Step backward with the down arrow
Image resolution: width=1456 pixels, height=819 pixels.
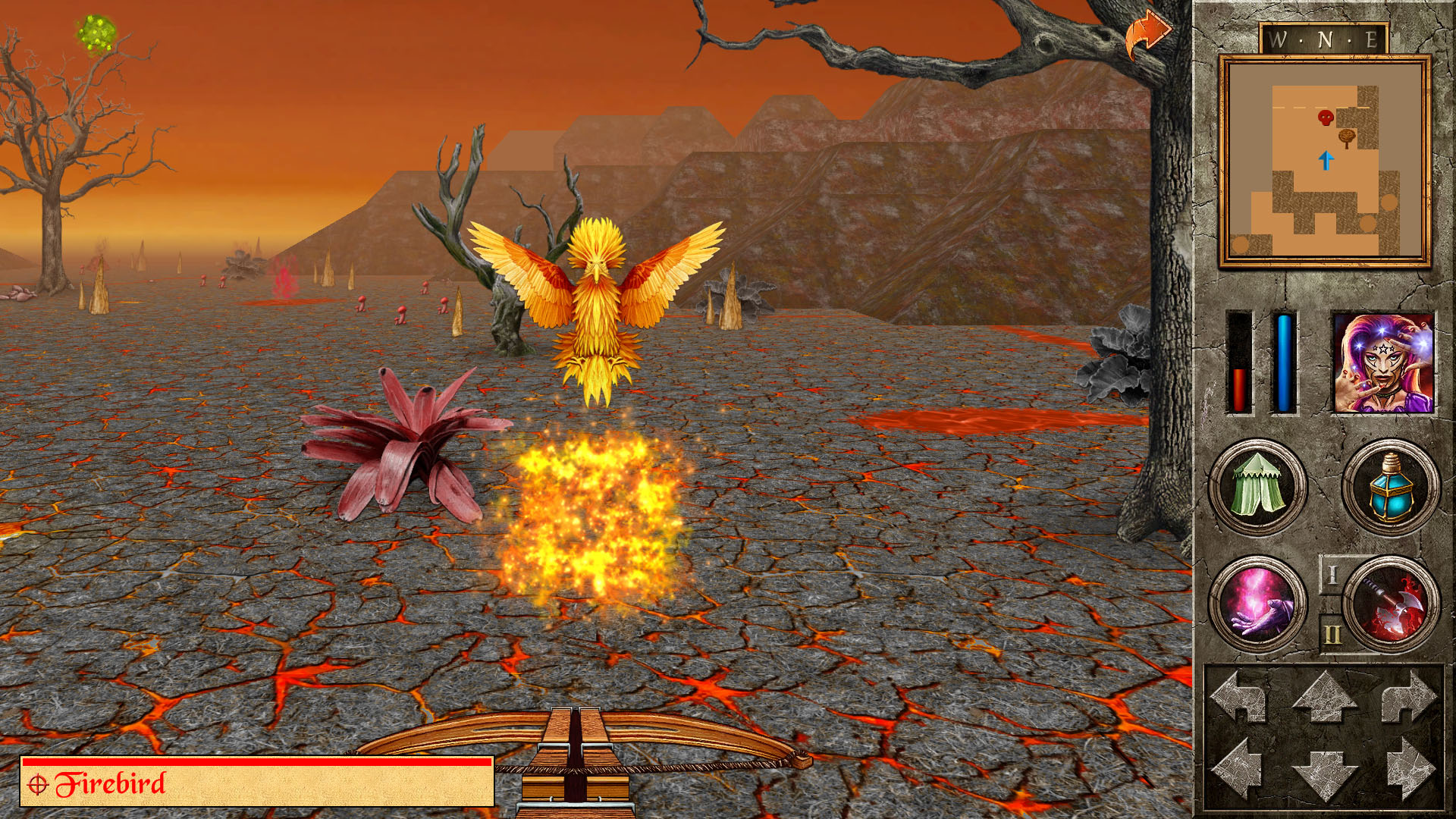pos(1324,773)
